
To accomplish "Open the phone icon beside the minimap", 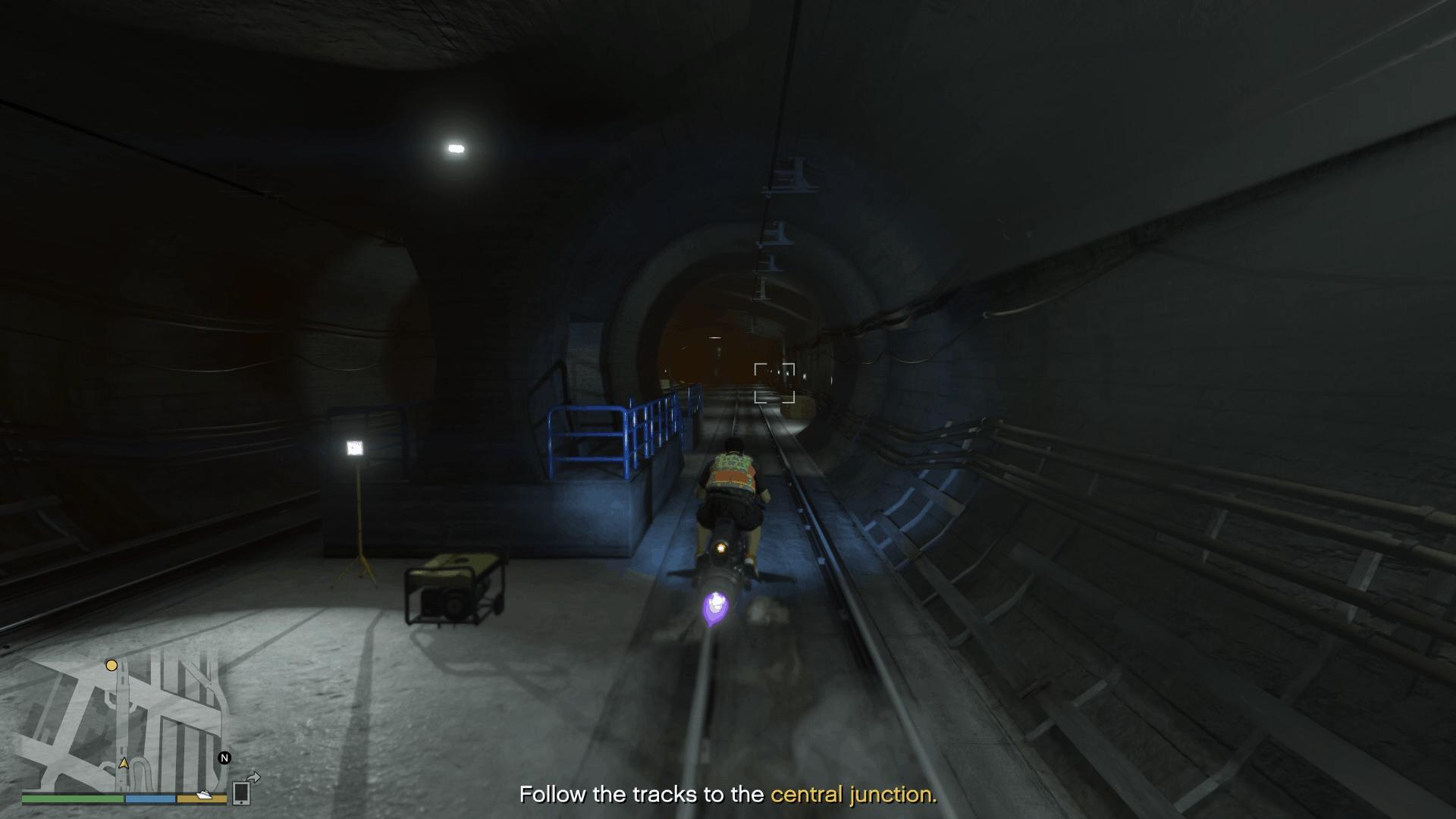I will [x=241, y=792].
